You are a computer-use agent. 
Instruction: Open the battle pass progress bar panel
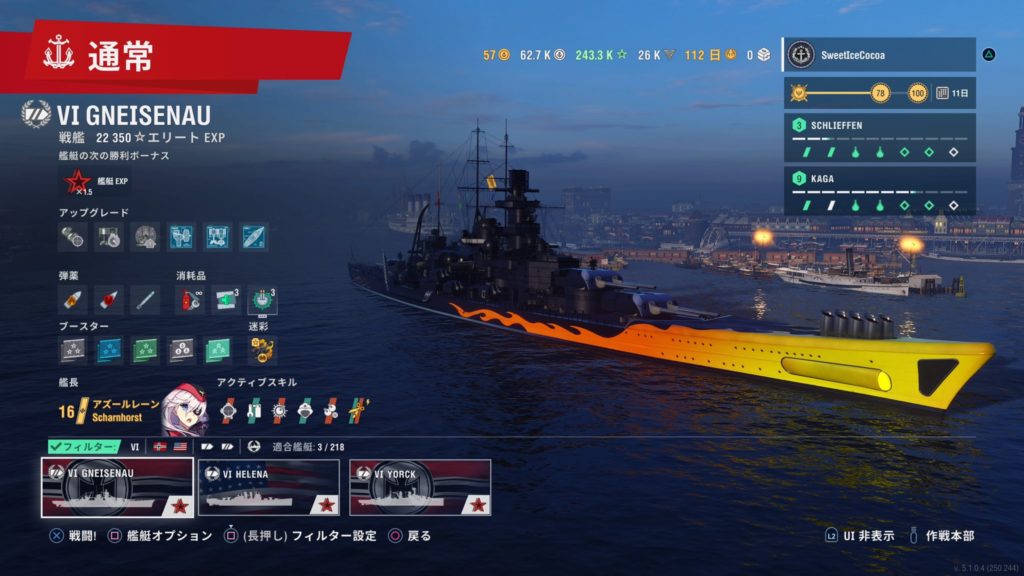(x=878, y=93)
